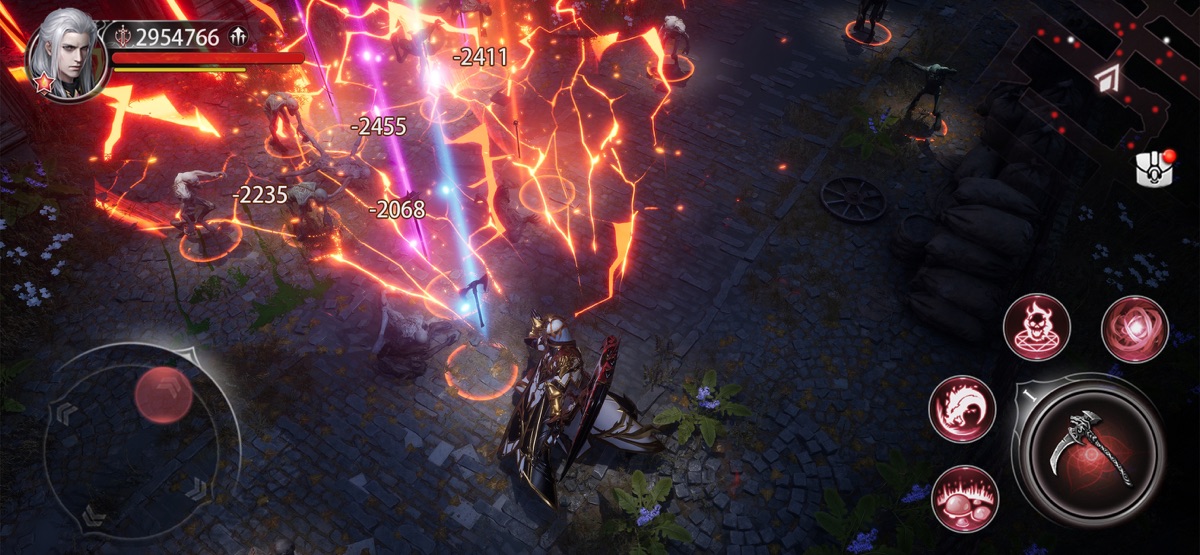Activate the flaming skull pentagram skill

(1037, 327)
